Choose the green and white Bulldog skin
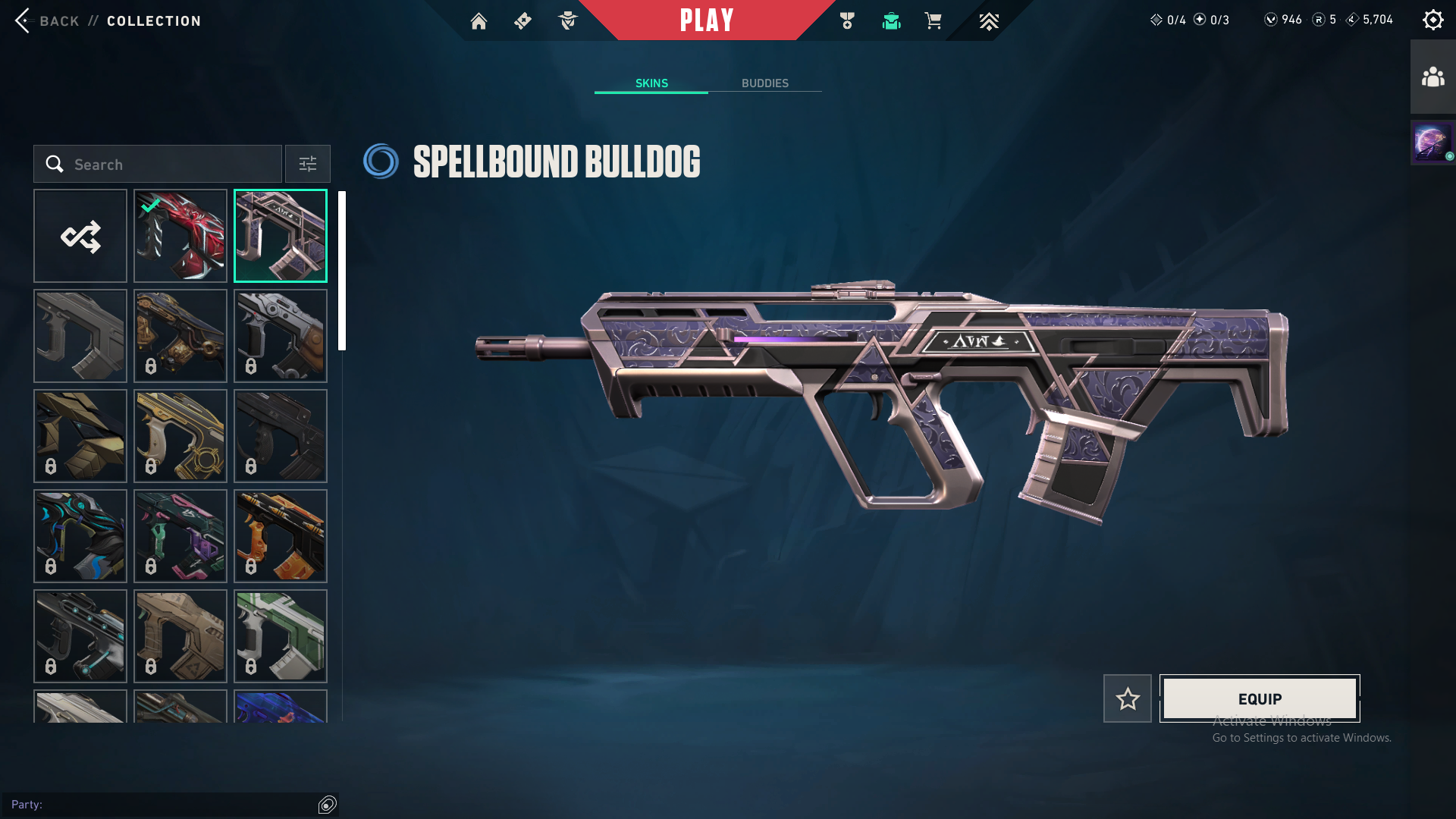 click(281, 636)
